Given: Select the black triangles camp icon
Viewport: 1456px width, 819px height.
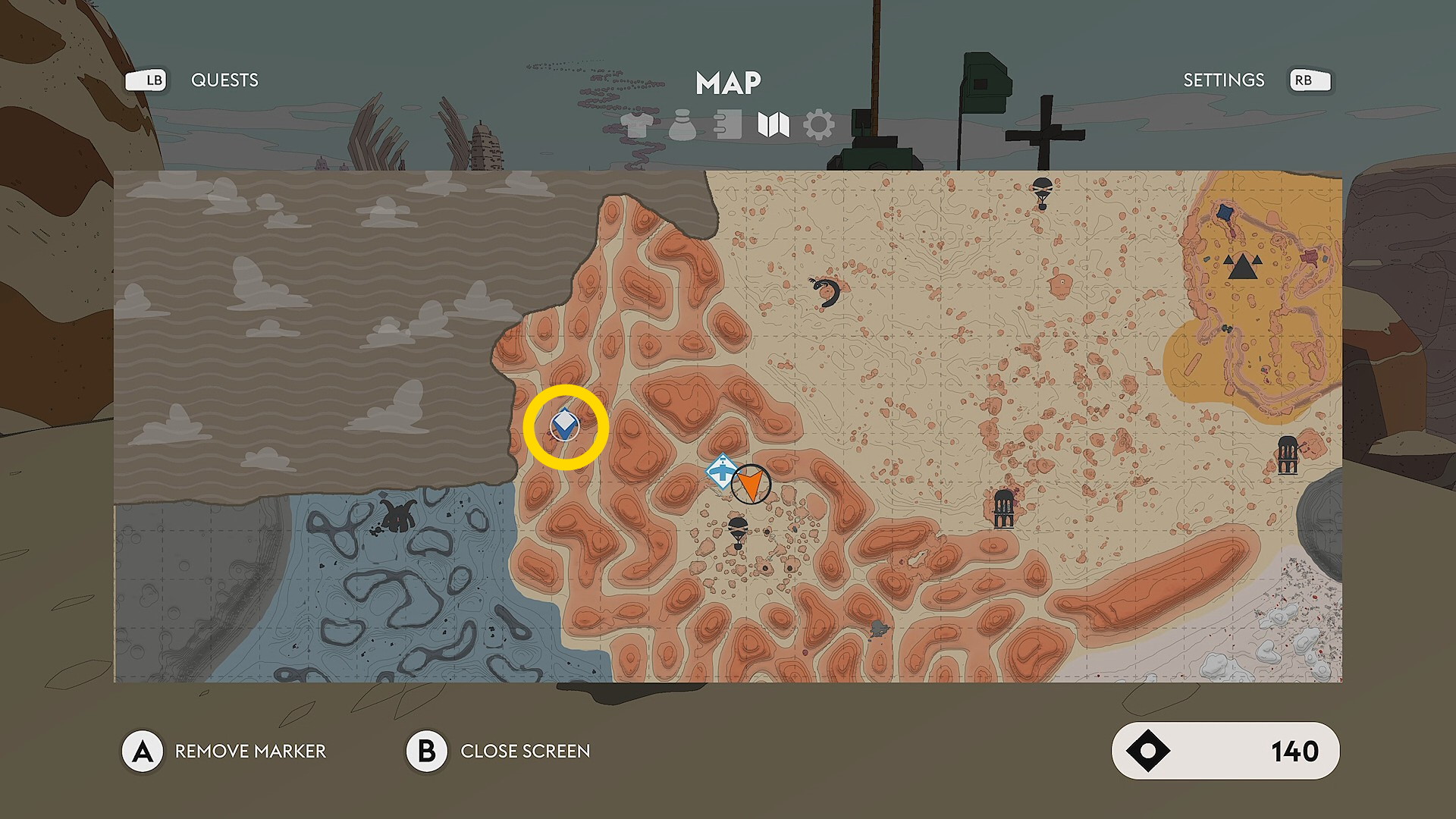Looking at the screenshot, I should [x=1241, y=267].
